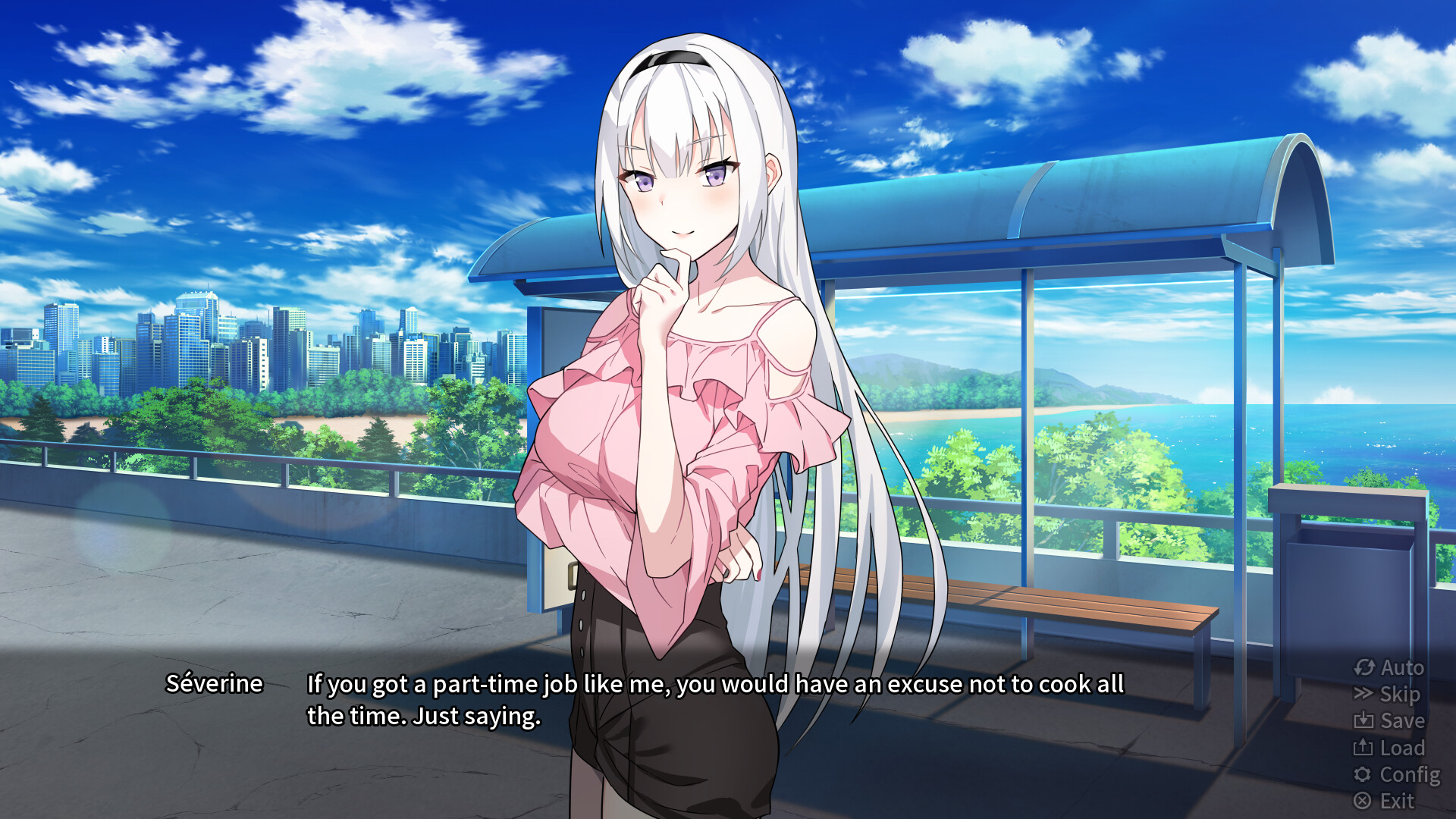Select the Skip fast-forward icon

tap(1365, 695)
